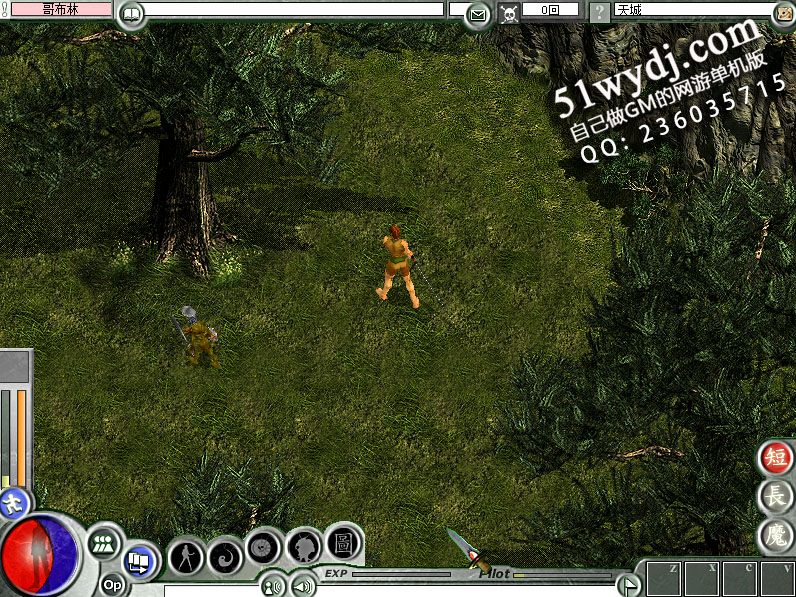Screen dimensions: 796x597
Task: Select the 魔 magic mode button
Action: (776, 535)
